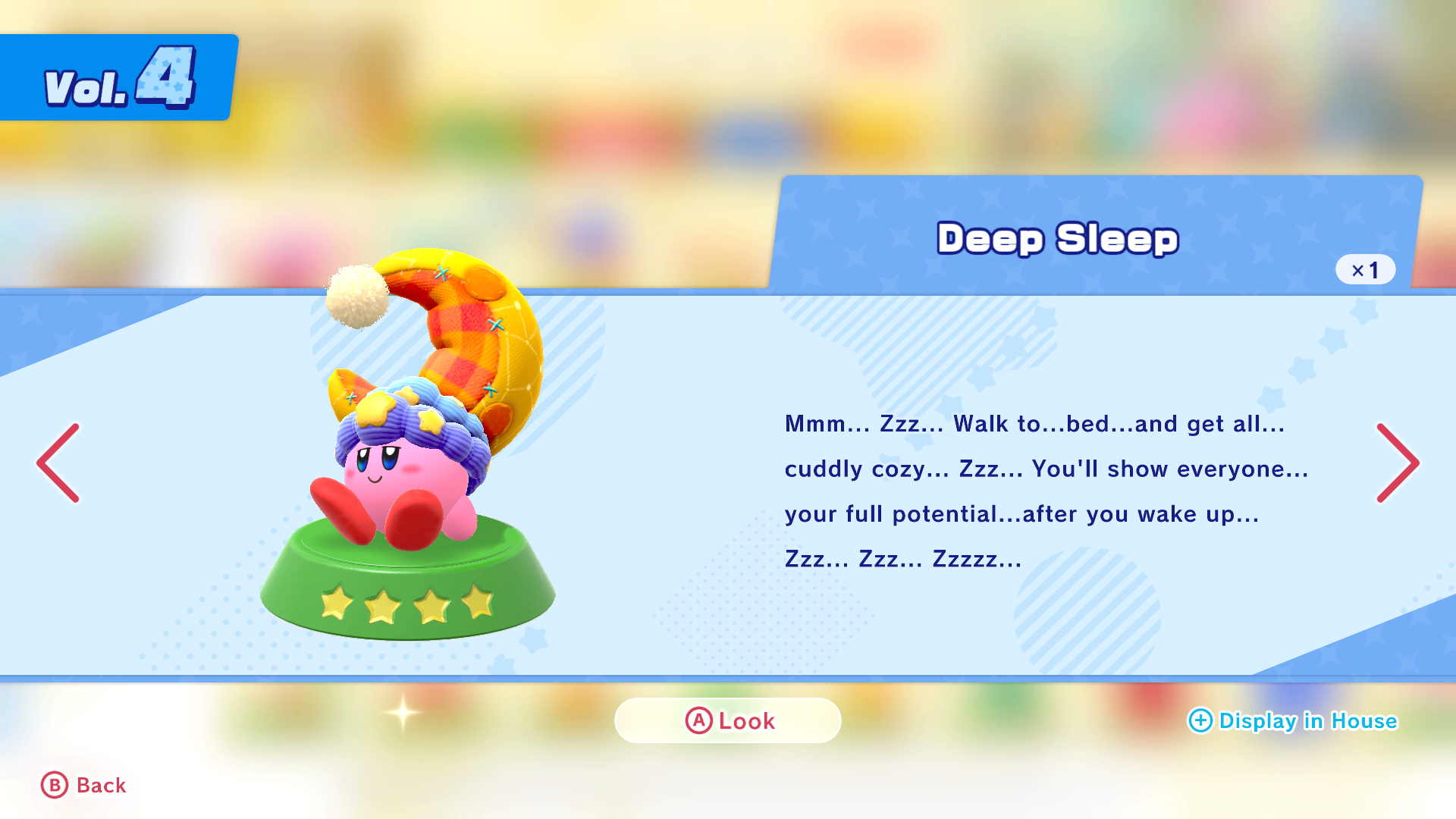Choose Display in House
Image resolution: width=1456 pixels, height=819 pixels.
click(x=1292, y=720)
